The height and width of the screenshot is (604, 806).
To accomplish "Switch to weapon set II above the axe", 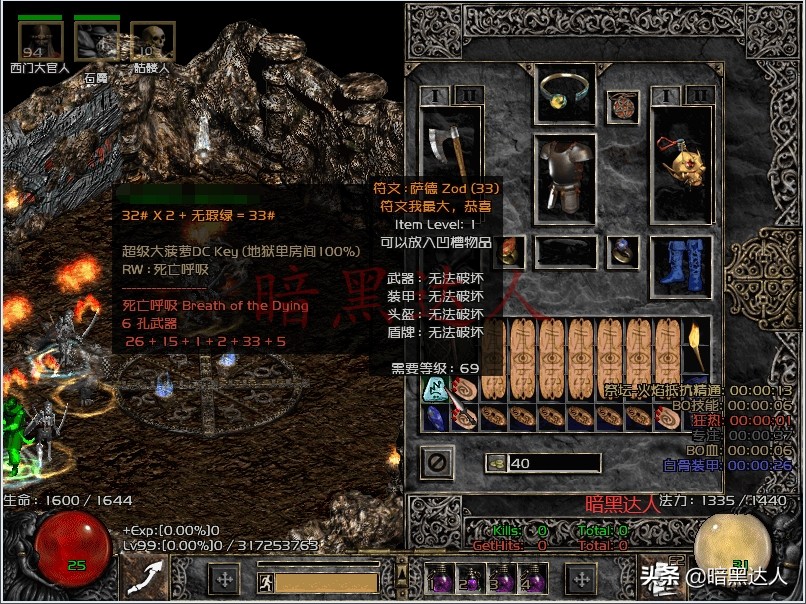I will 469,96.
